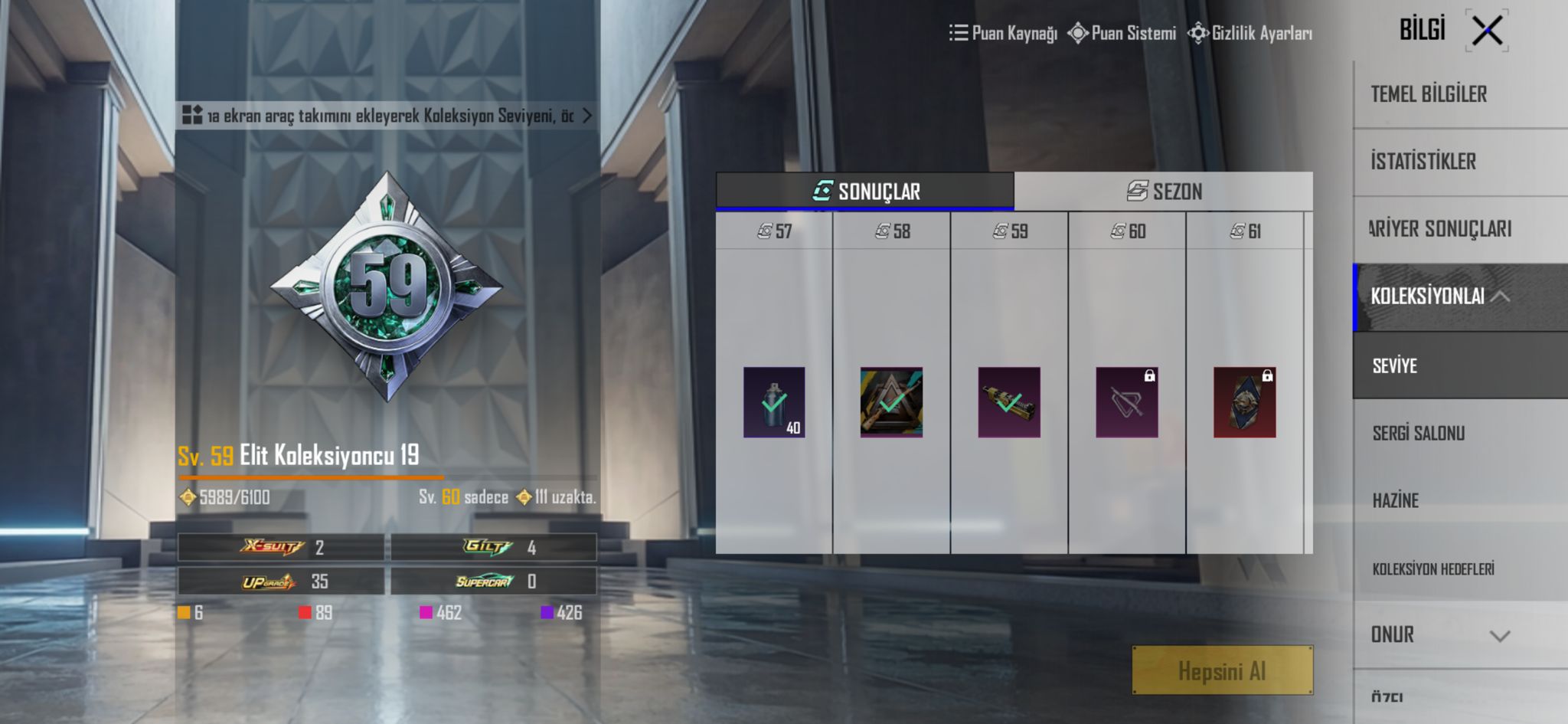Open Temel Bilgiler section

(1429, 94)
